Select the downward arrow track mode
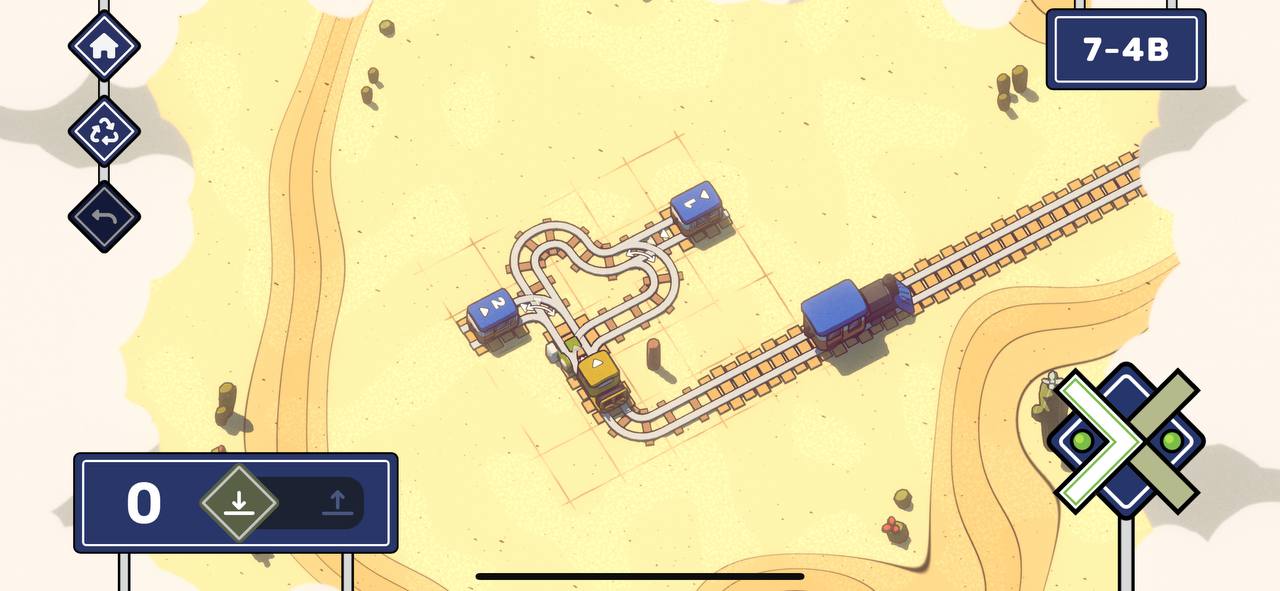The image size is (1280, 591). pyautogui.click(x=238, y=503)
